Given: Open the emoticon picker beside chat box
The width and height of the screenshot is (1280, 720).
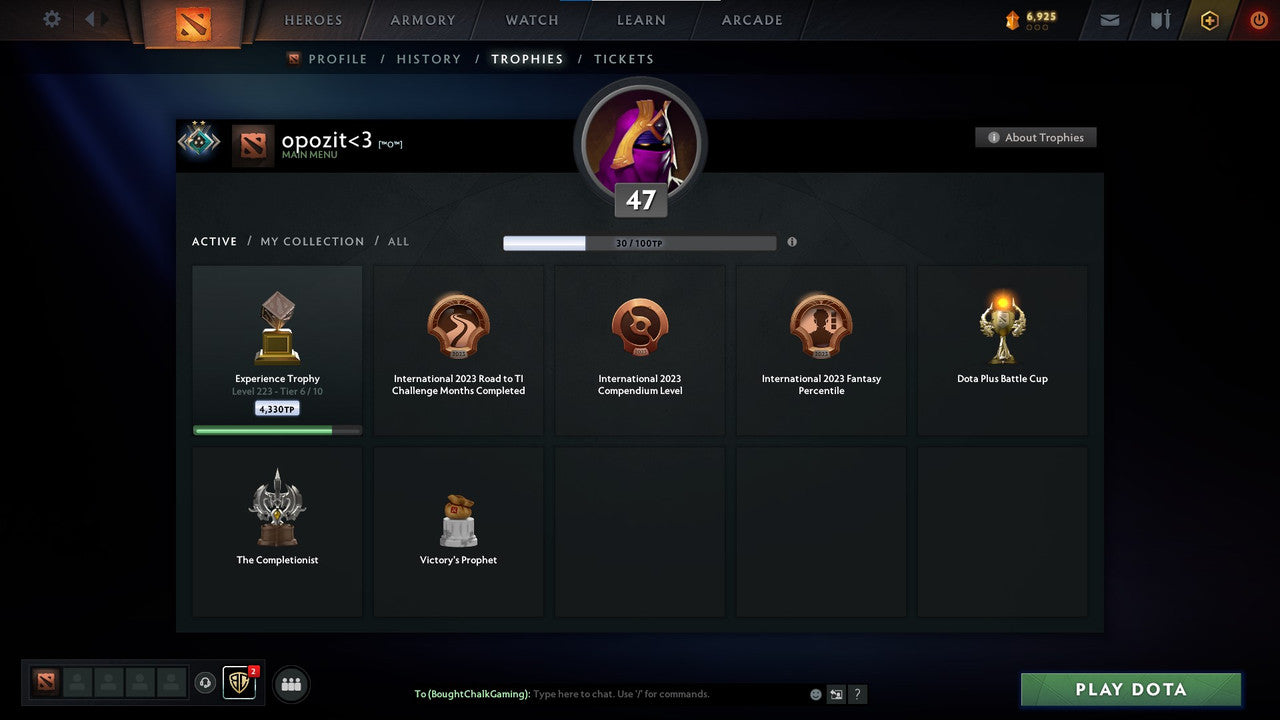Looking at the screenshot, I should [815, 693].
